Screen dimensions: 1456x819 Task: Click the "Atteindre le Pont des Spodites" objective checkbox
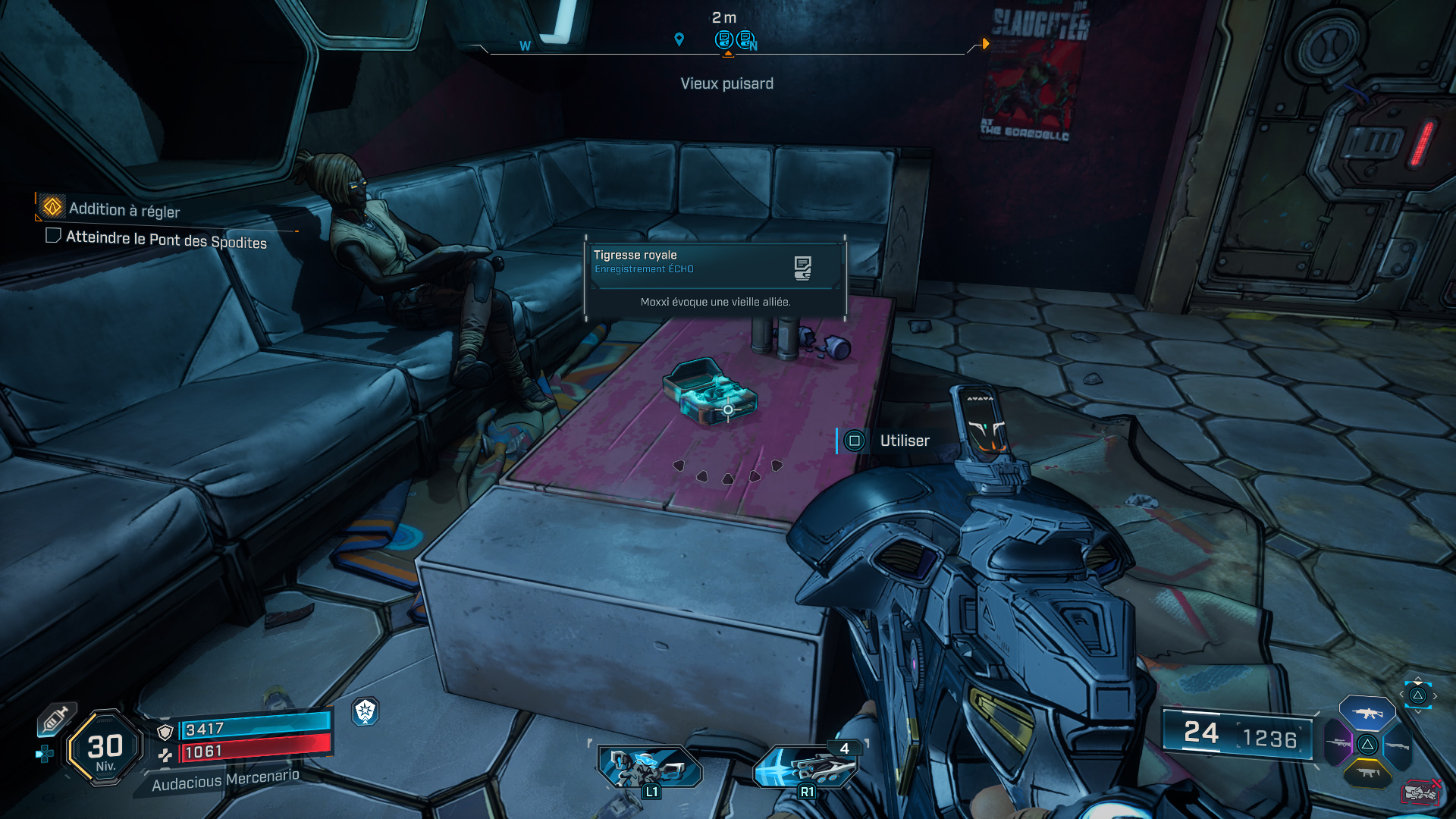pos(53,235)
